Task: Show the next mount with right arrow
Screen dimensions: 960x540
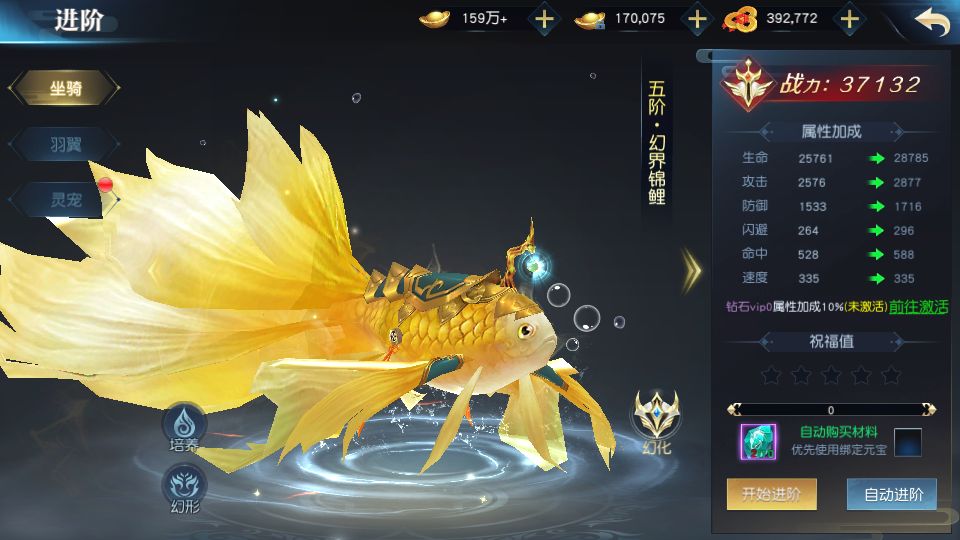Action: (x=692, y=267)
